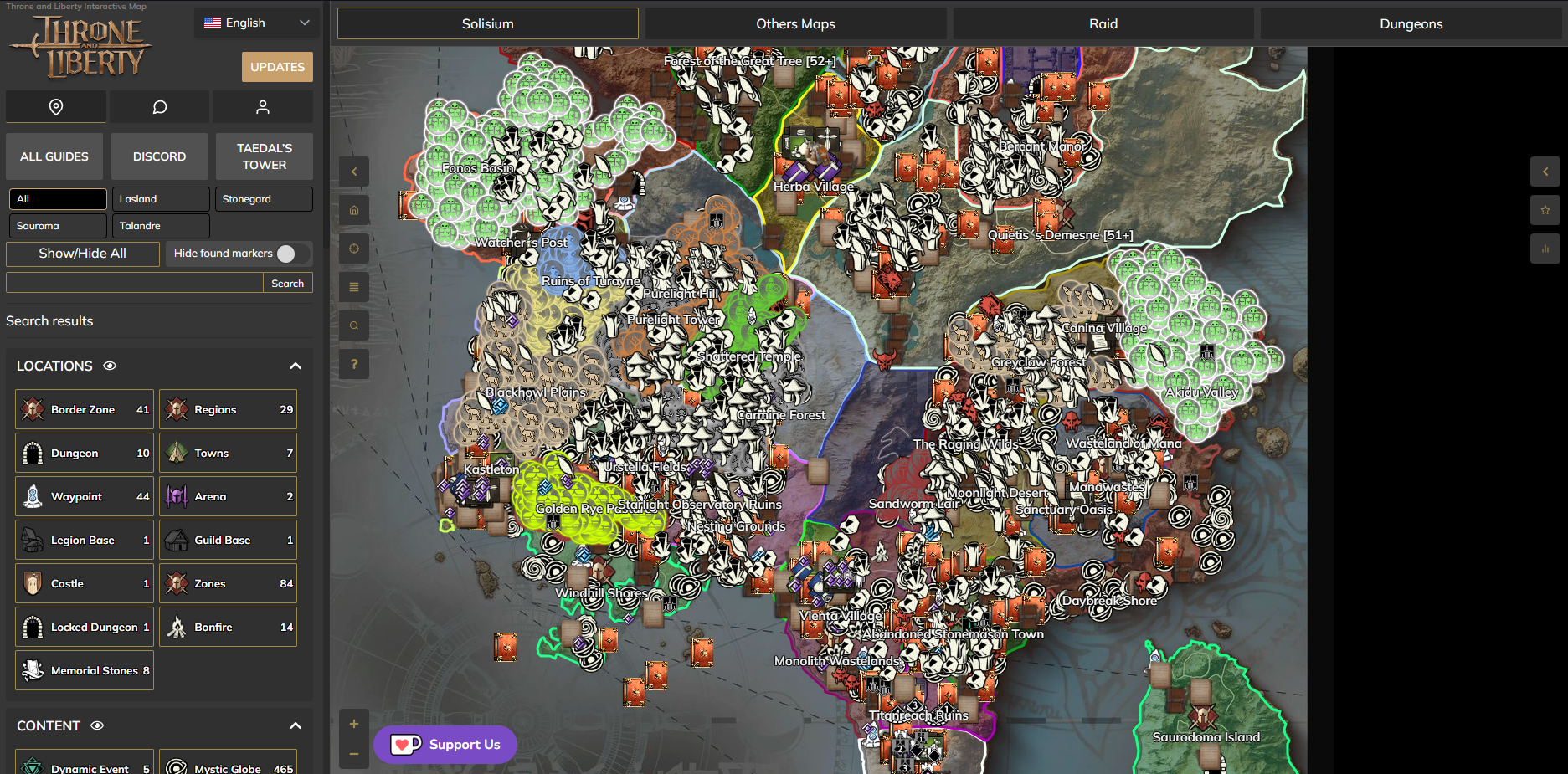
Task: Open the list menu icon on map toolbar
Action: 354,287
